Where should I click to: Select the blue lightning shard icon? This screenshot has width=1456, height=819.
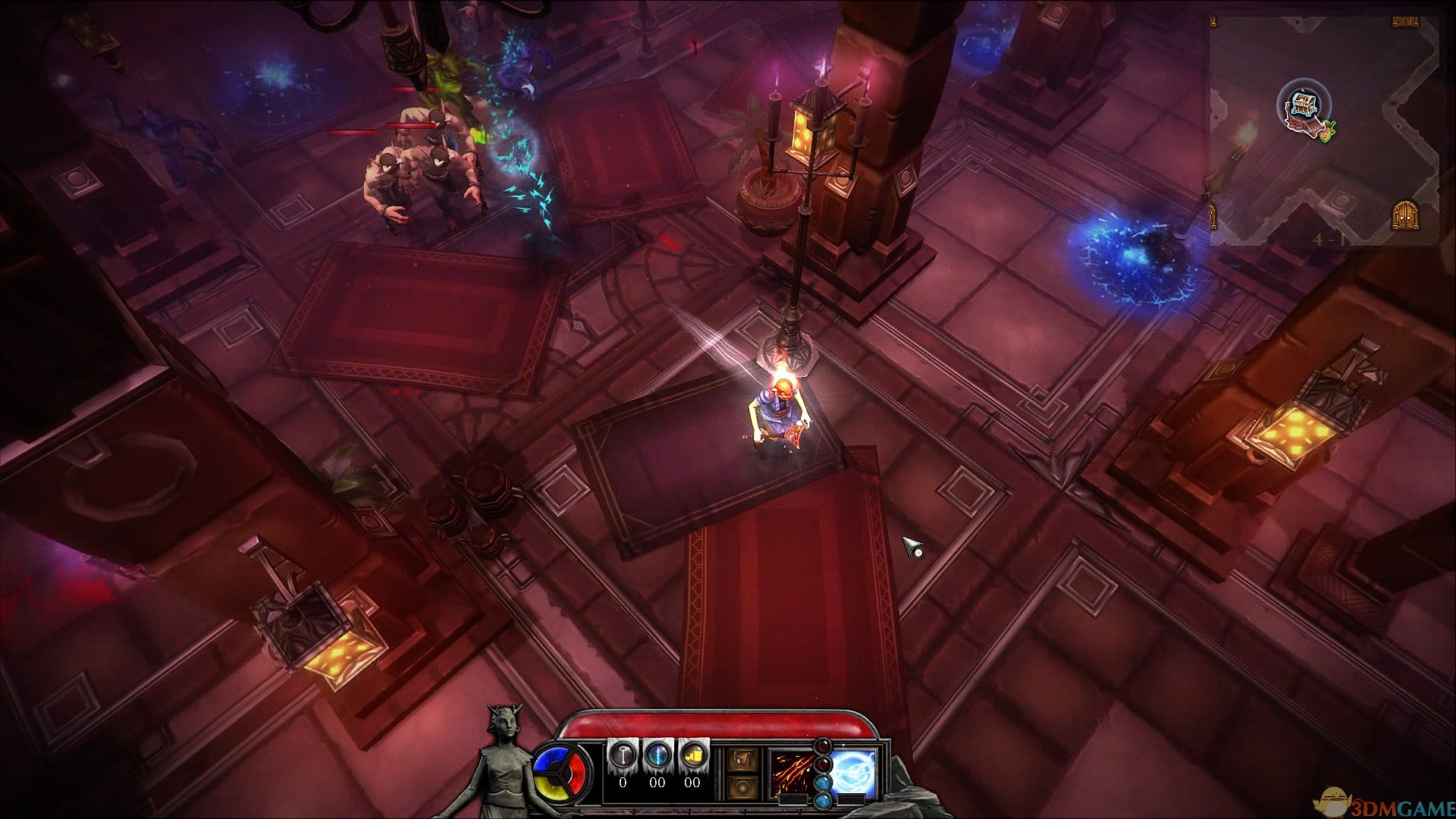click(x=657, y=756)
